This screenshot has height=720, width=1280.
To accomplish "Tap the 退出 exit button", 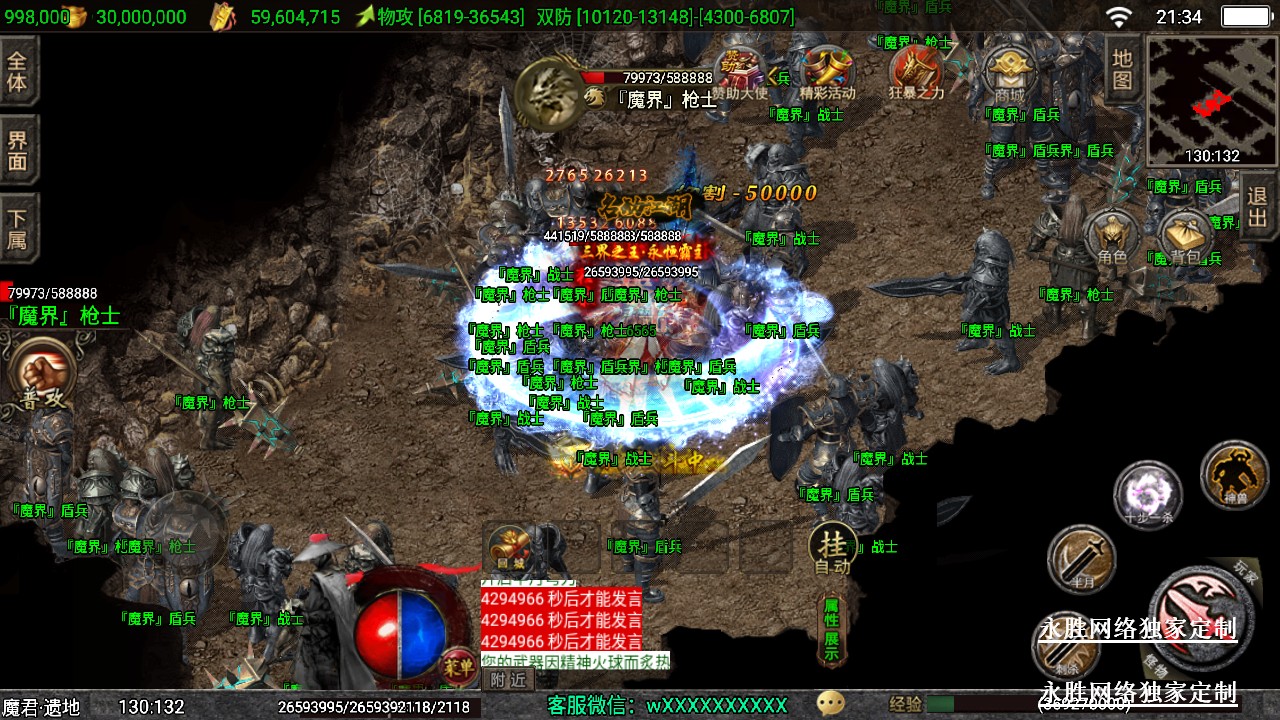I will click(1257, 206).
